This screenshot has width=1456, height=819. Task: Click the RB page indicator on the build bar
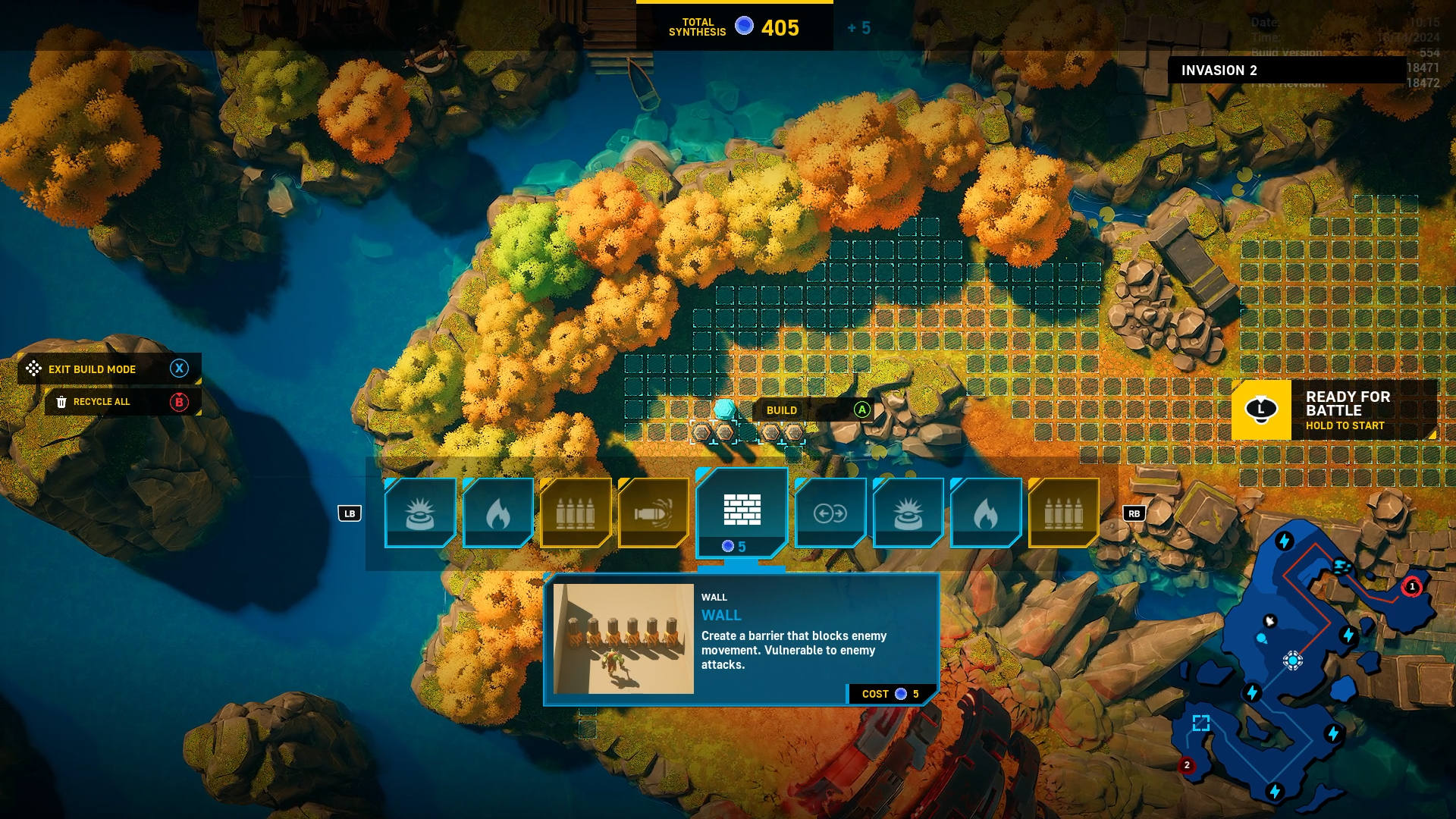click(x=1134, y=513)
